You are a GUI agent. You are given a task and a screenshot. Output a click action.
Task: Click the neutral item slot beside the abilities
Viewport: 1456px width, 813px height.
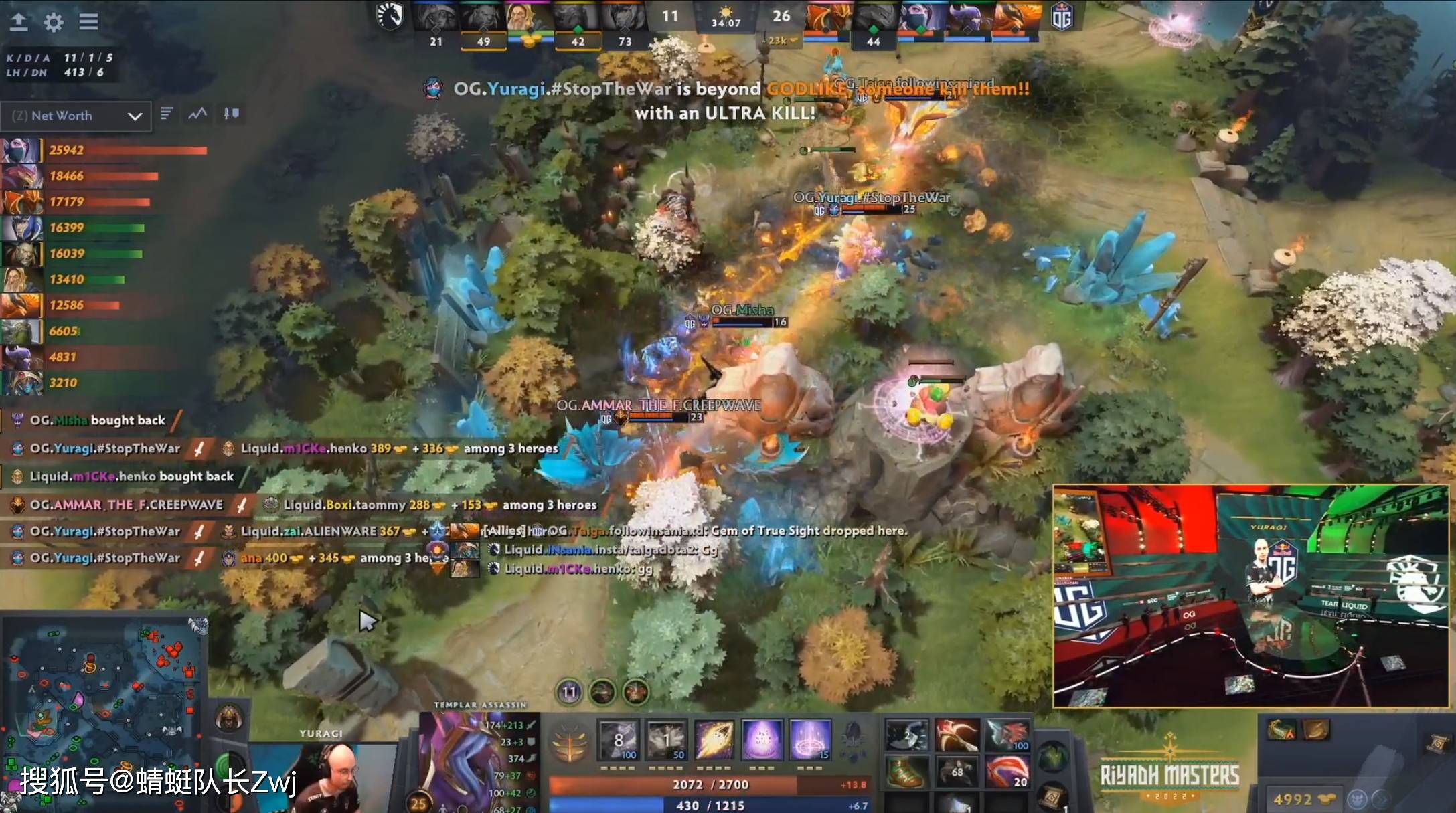pos(855,738)
